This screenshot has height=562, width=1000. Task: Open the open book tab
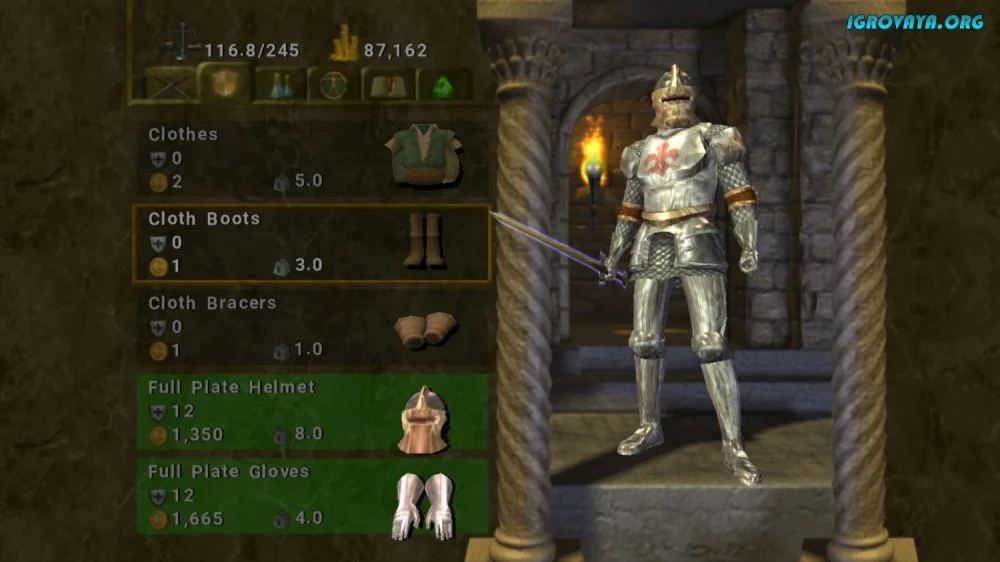click(385, 85)
